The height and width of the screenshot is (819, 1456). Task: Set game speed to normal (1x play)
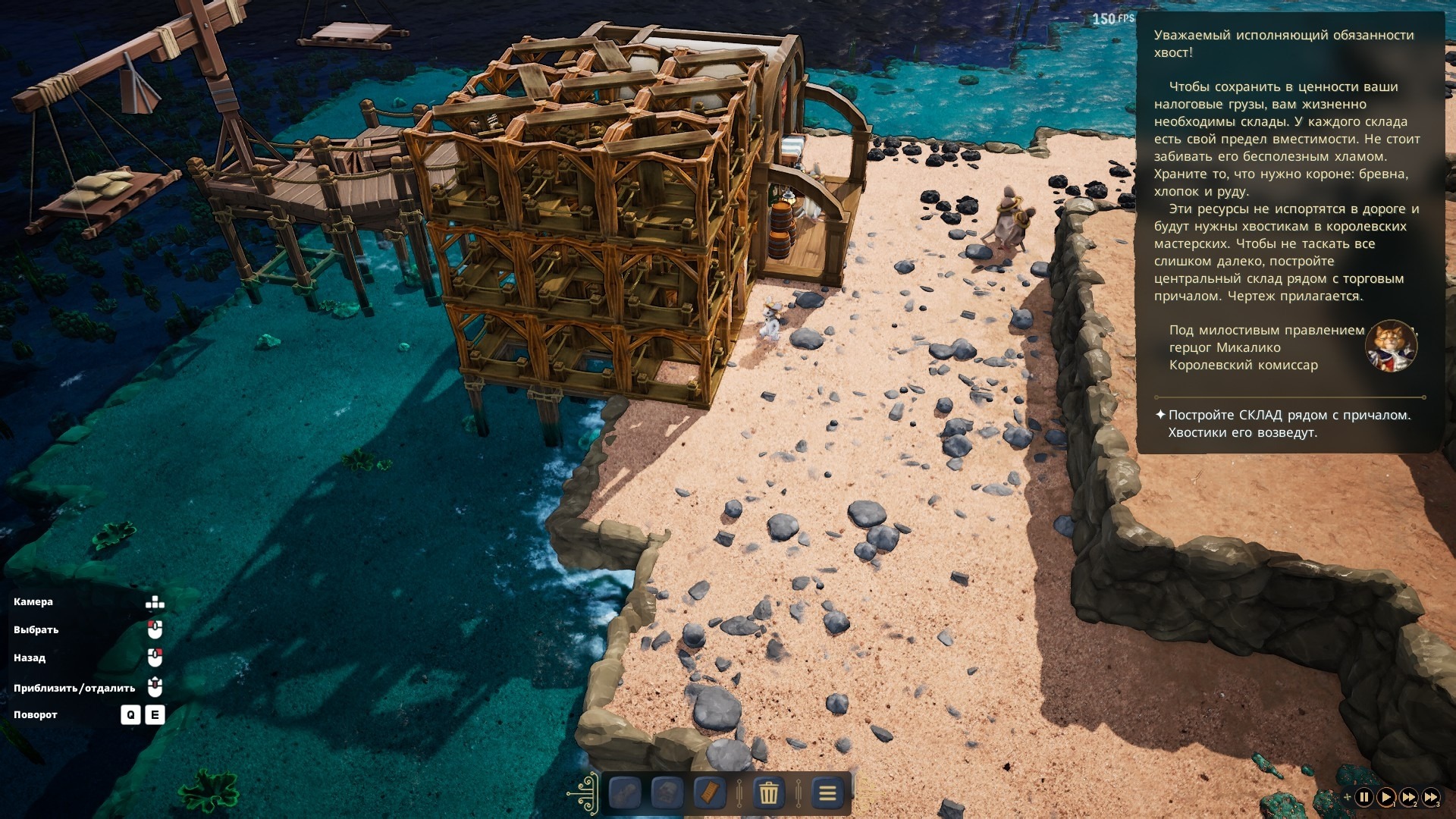tap(1385, 797)
